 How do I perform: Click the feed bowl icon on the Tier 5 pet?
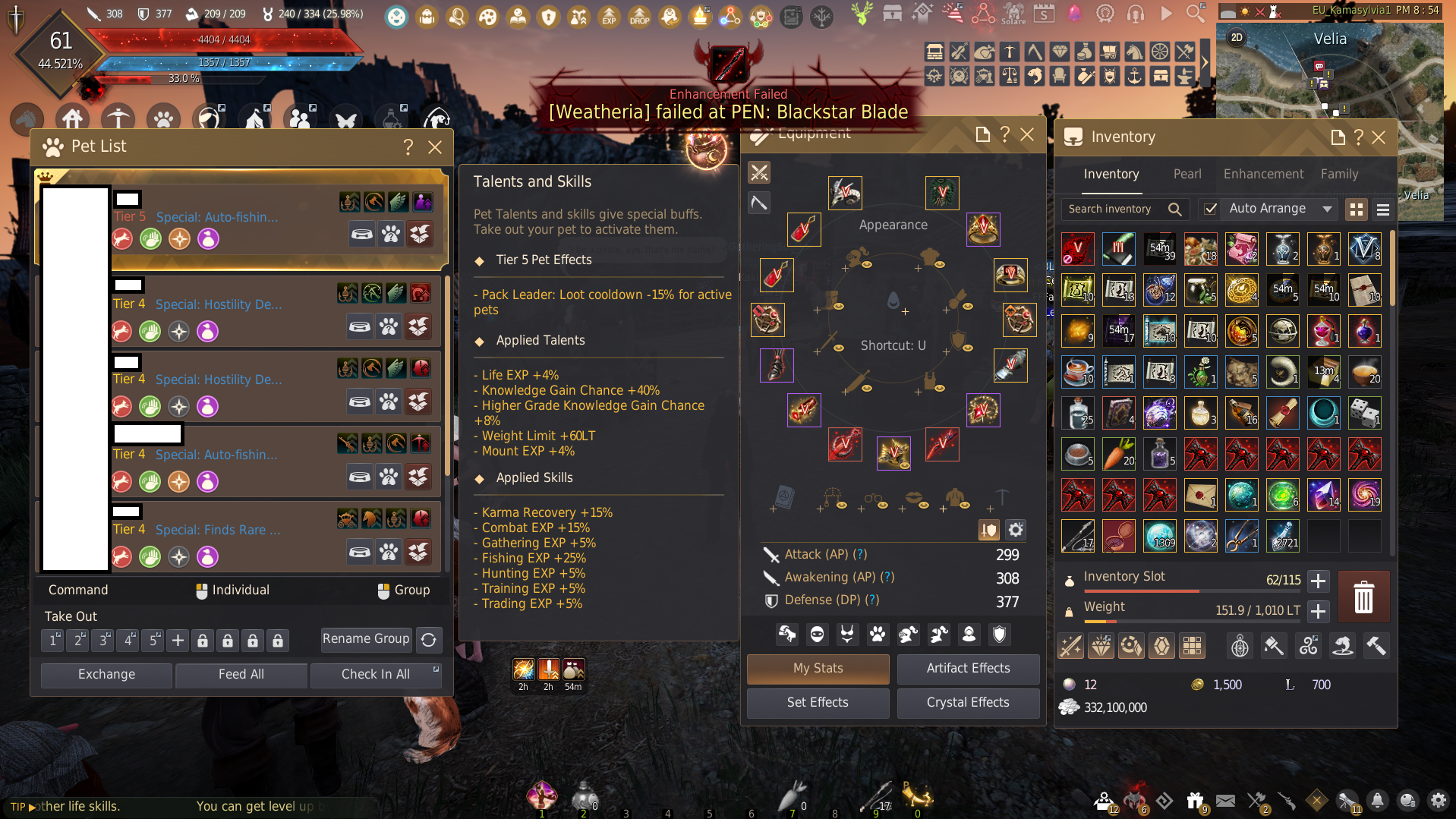(362, 235)
